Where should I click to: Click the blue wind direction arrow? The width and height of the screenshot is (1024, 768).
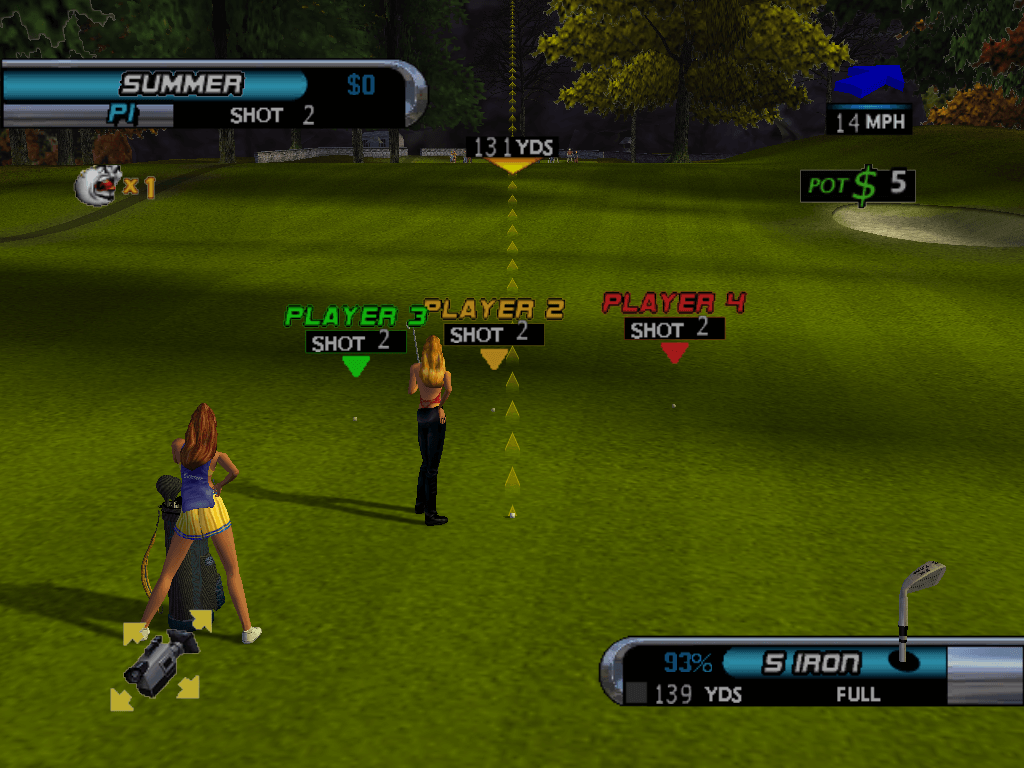(868, 82)
